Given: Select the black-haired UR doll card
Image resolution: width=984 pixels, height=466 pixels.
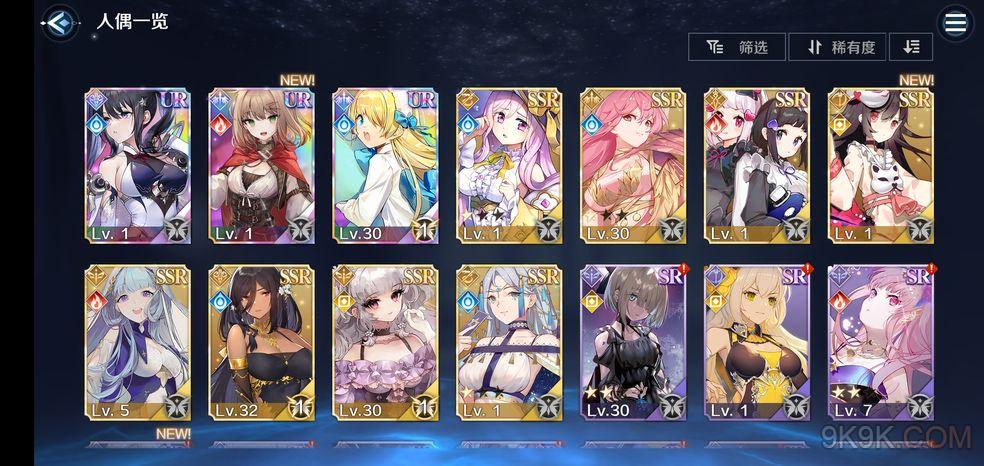Looking at the screenshot, I should (138, 165).
